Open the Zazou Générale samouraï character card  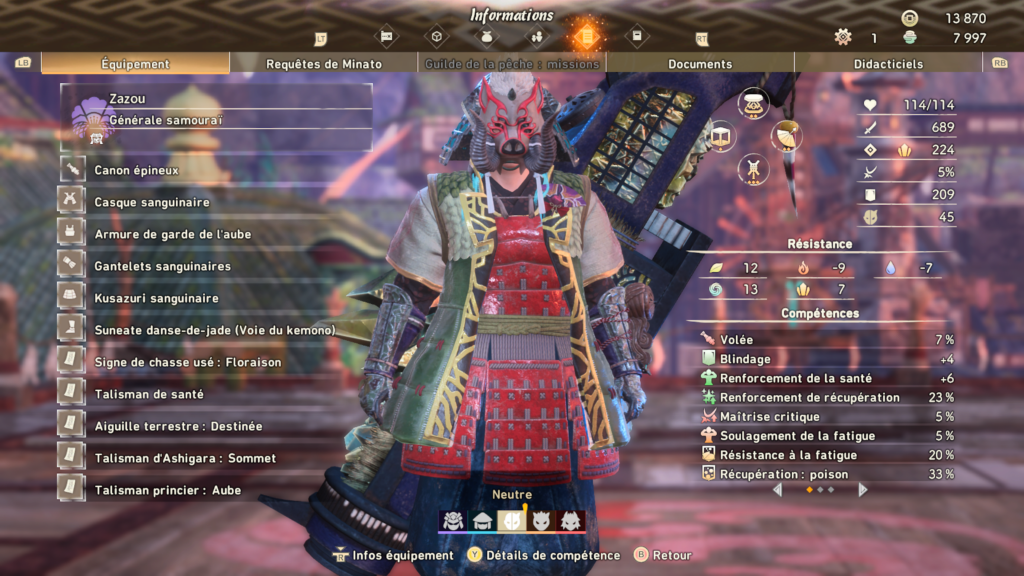(x=216, y=116)
